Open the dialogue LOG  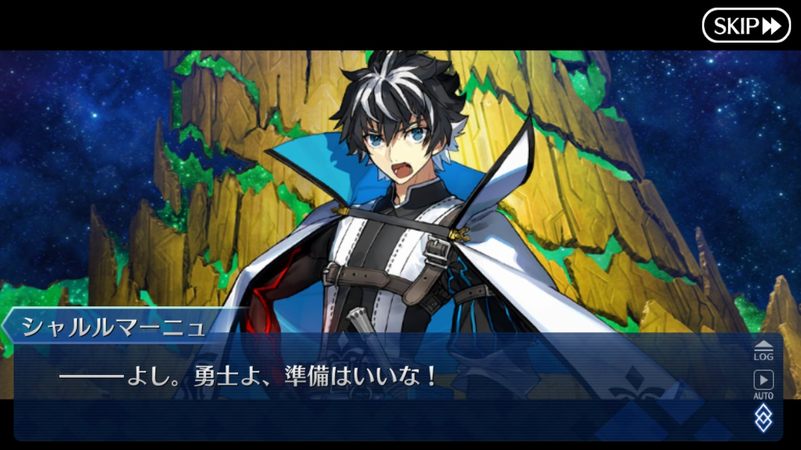[x=763, y=349]
